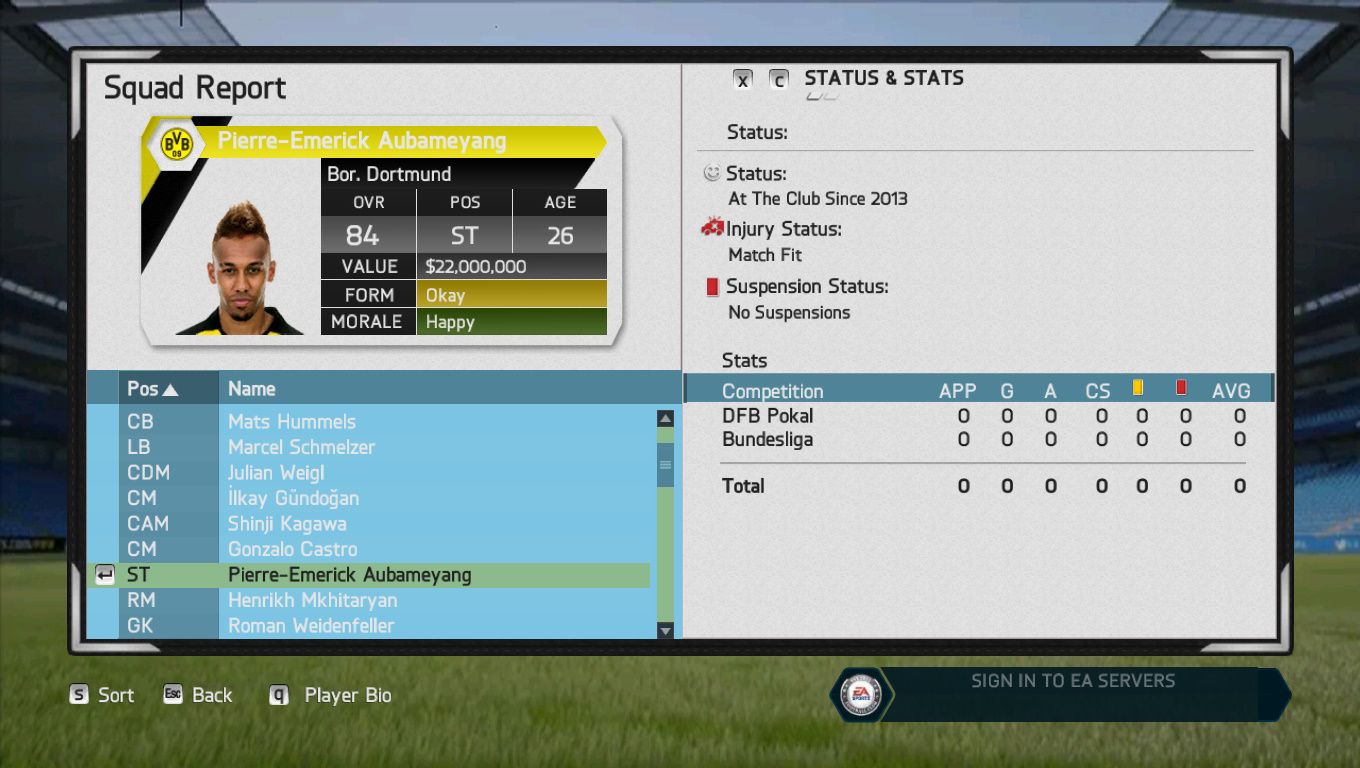Sign in to EA Servers
1360x768 pixels.
click(x=1072, y=682)
